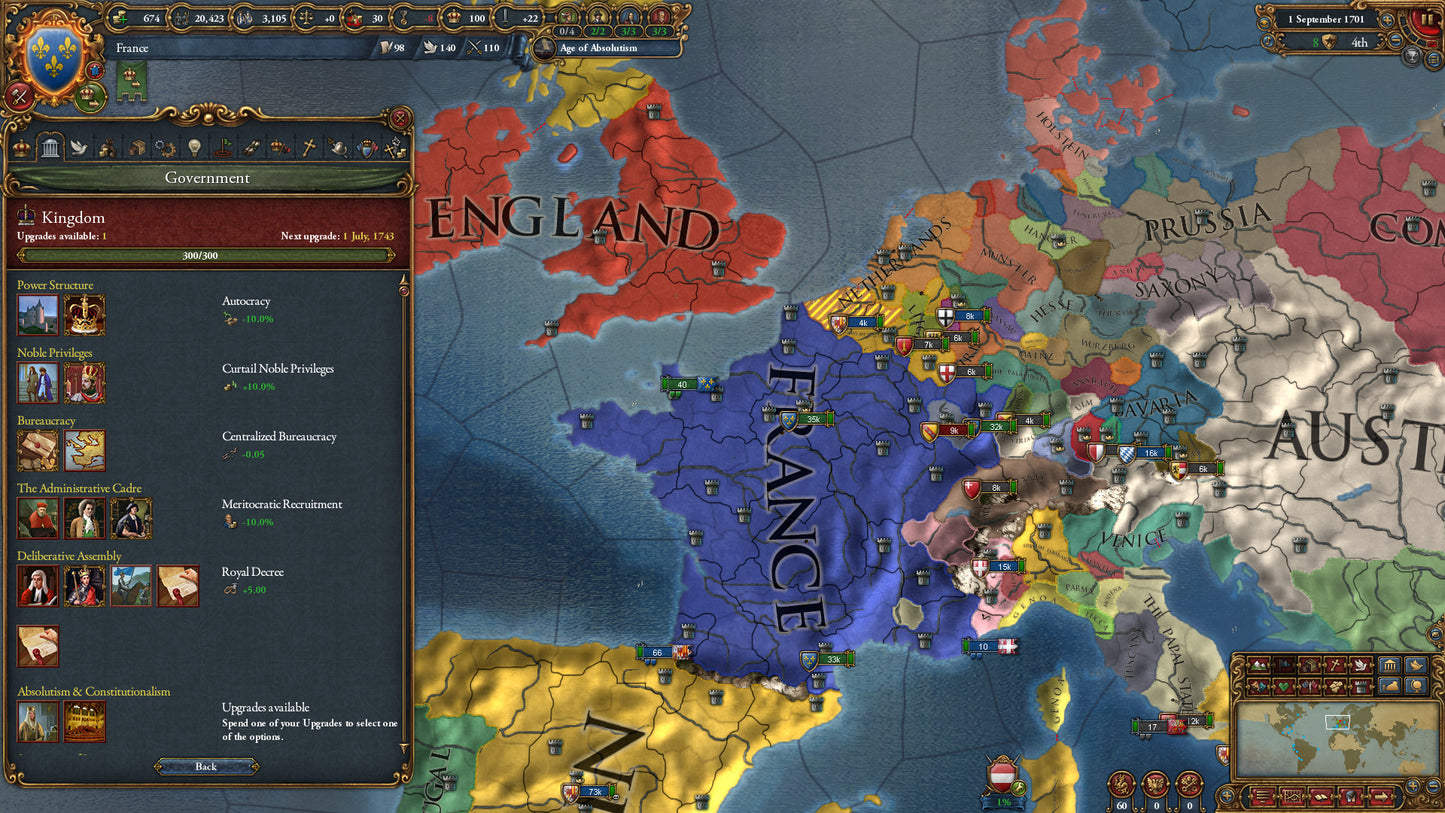The height and width of the screenshot is (813, 1445).
Task: Open the Missions panel via flag icon
Action: click(x=224, y=147)
